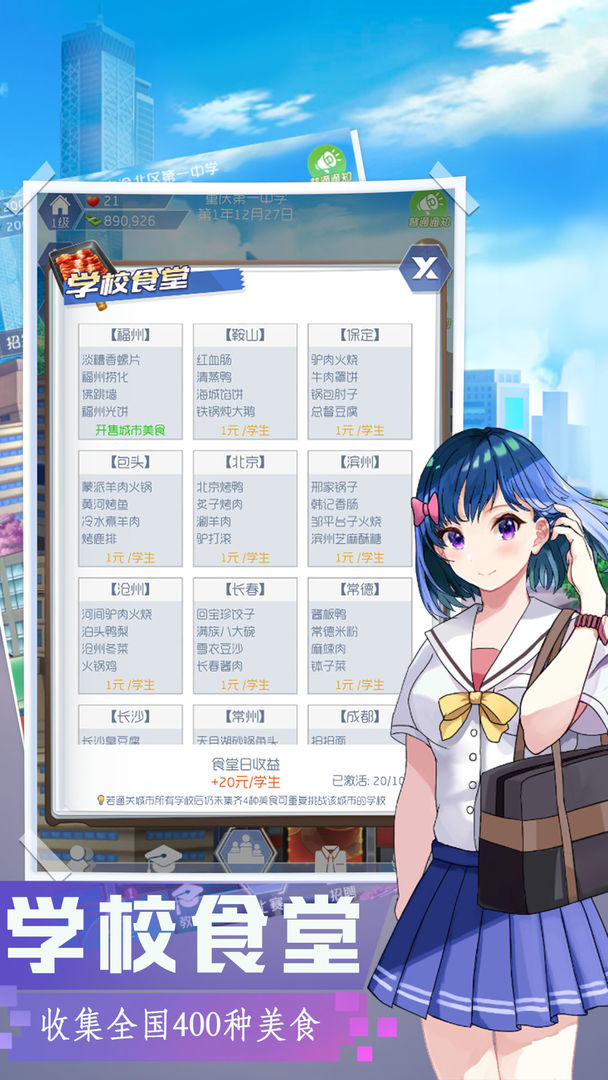608x1080 pixels.
Task: Open the megaphone 普通通知 notification icon
Action: pyautogui.click(x=434, y=204)
